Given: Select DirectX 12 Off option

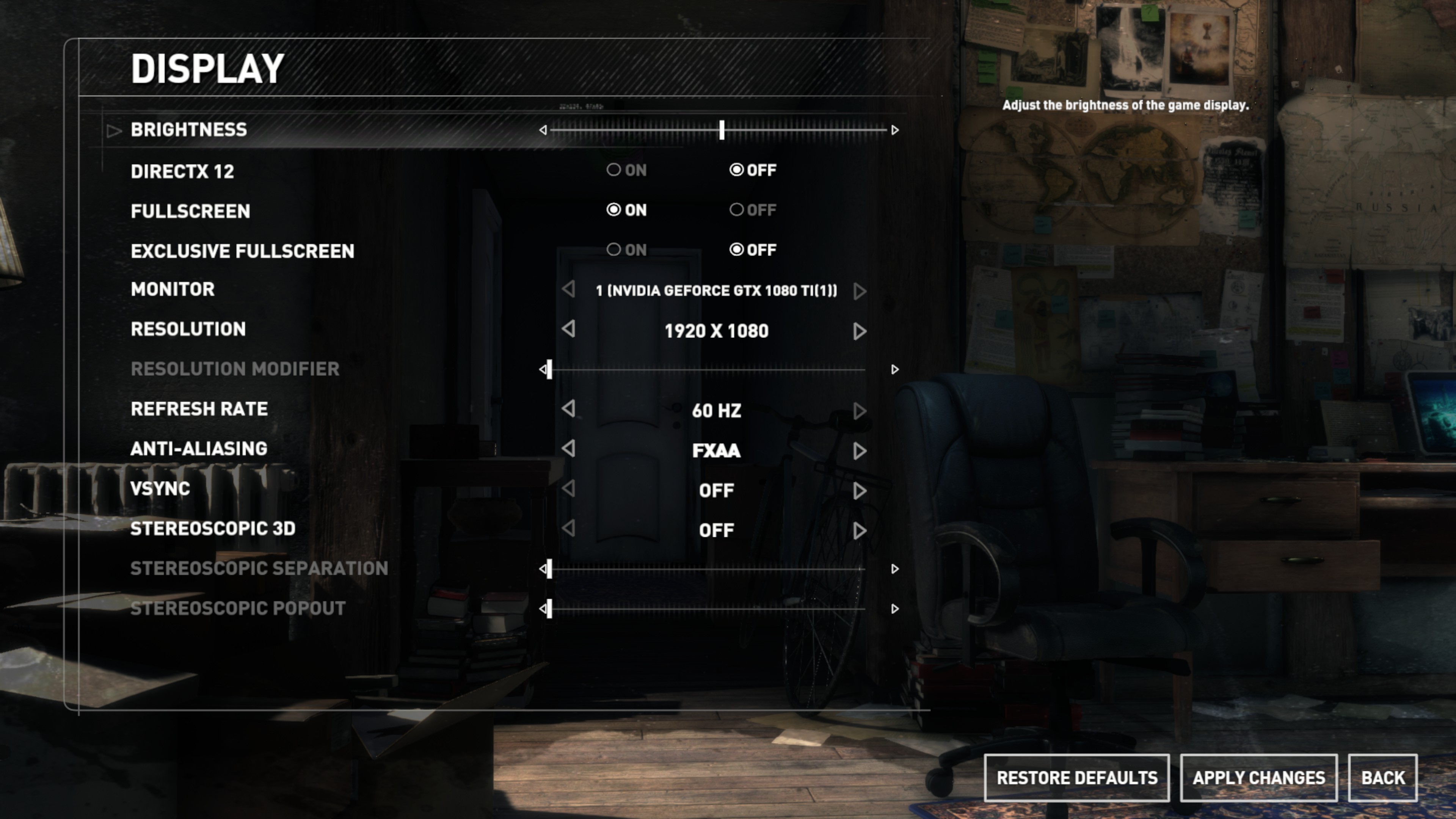Looking at the screenshot, I should tap(736, 169).
